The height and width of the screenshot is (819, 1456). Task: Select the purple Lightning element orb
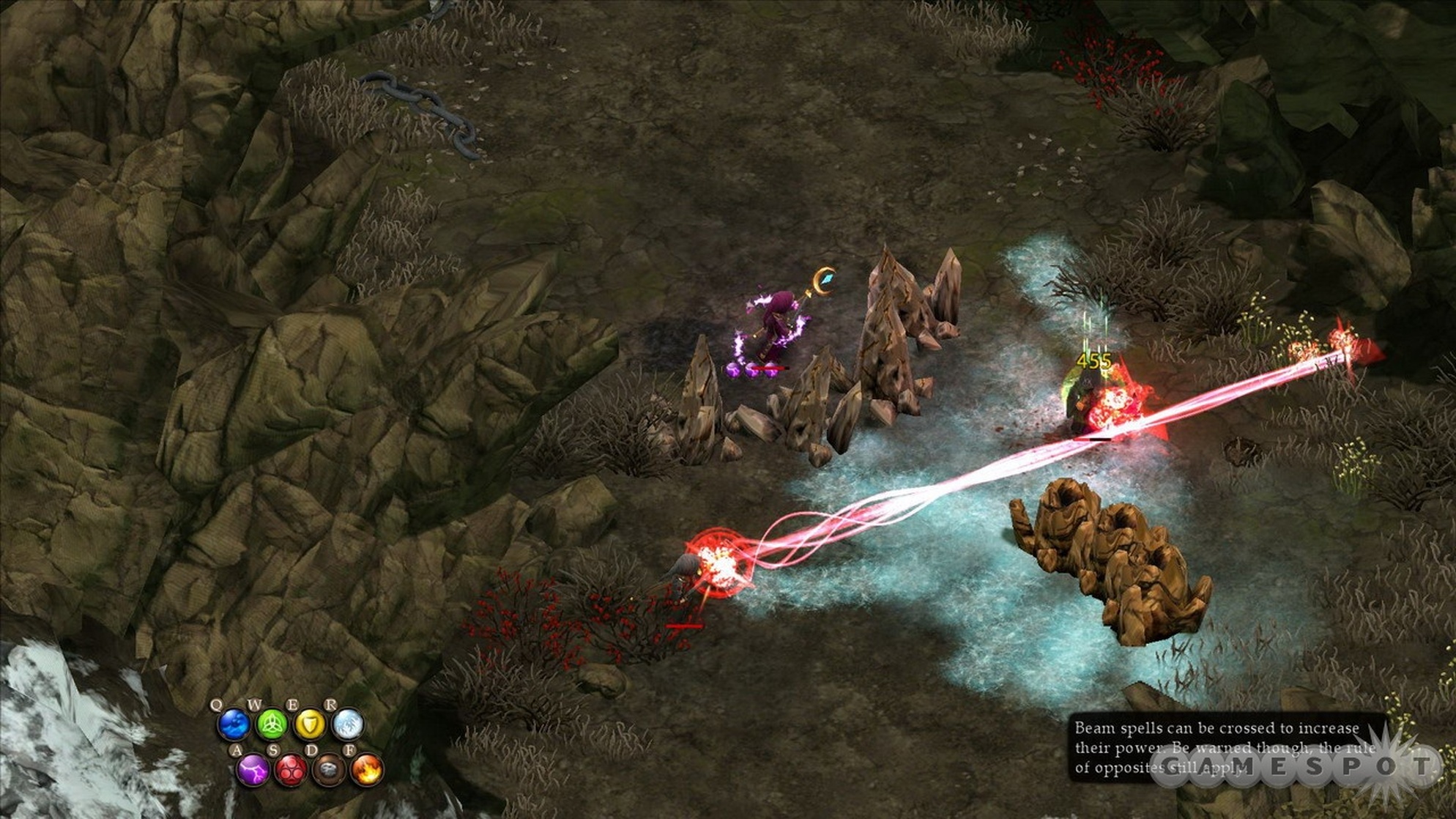pyautogui.click(x=253, y=771)
